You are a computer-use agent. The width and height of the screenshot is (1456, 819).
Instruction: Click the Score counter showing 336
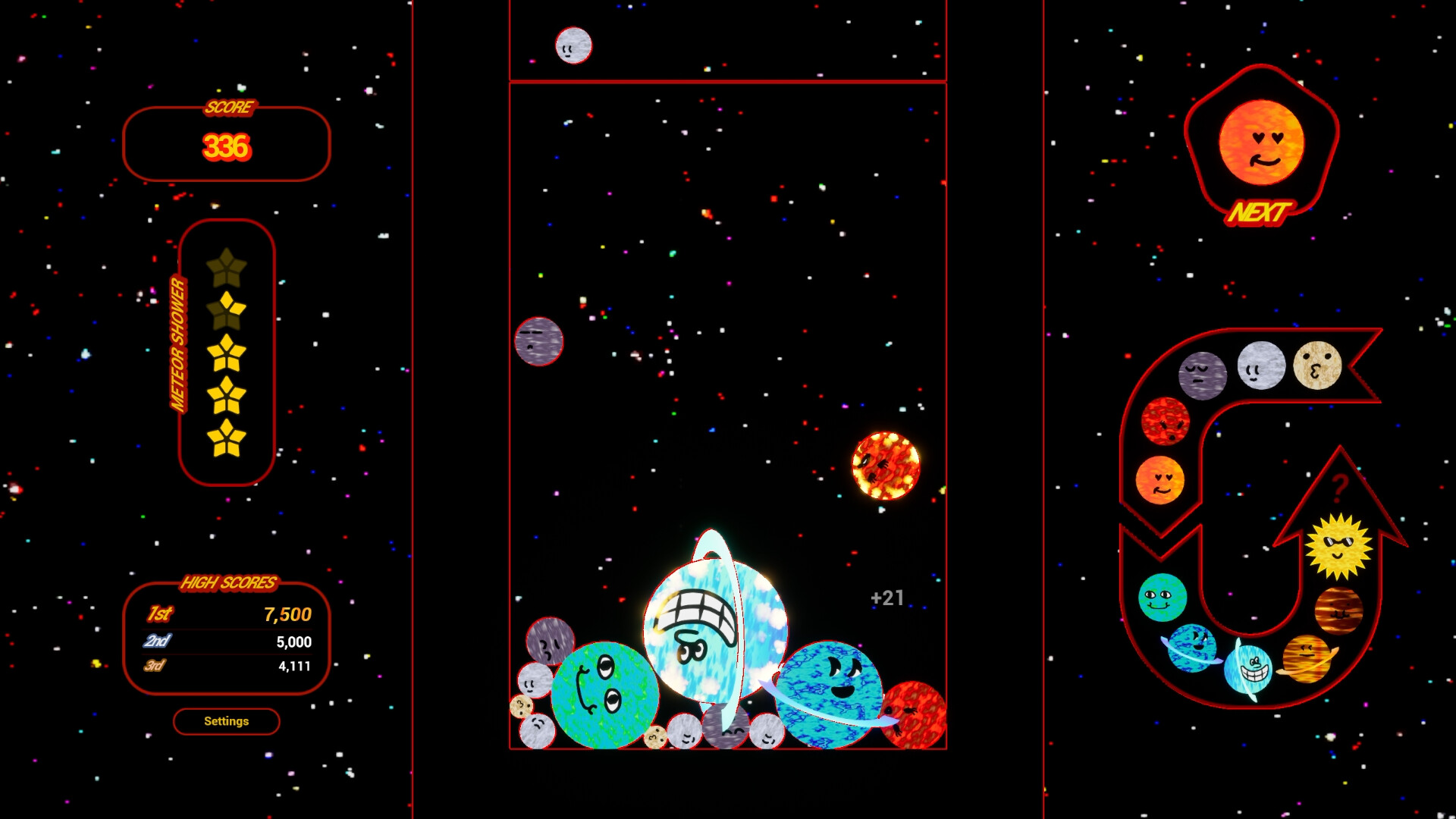[226, 147]
